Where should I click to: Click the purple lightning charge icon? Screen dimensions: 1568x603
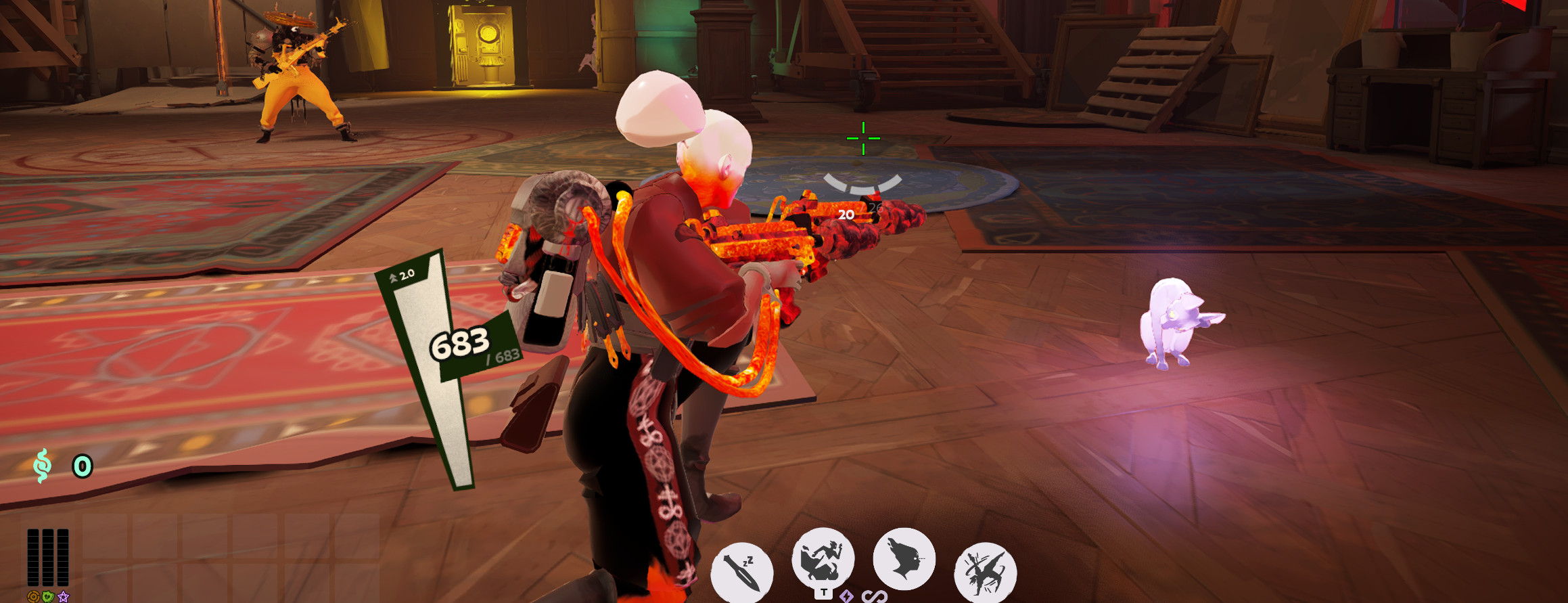tap(846, 597)
